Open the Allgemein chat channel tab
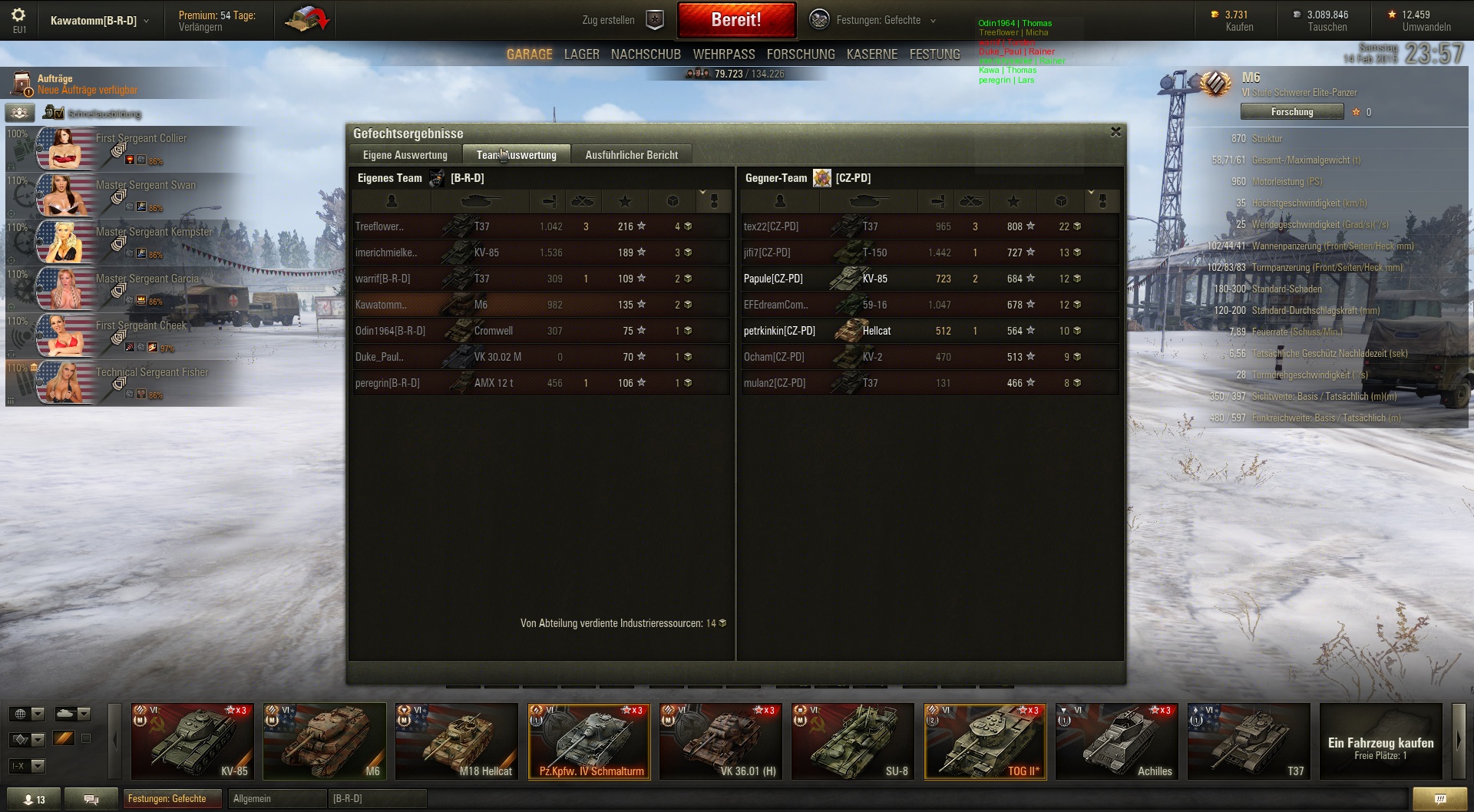The image size is (1474, 812). pos(276,799)
